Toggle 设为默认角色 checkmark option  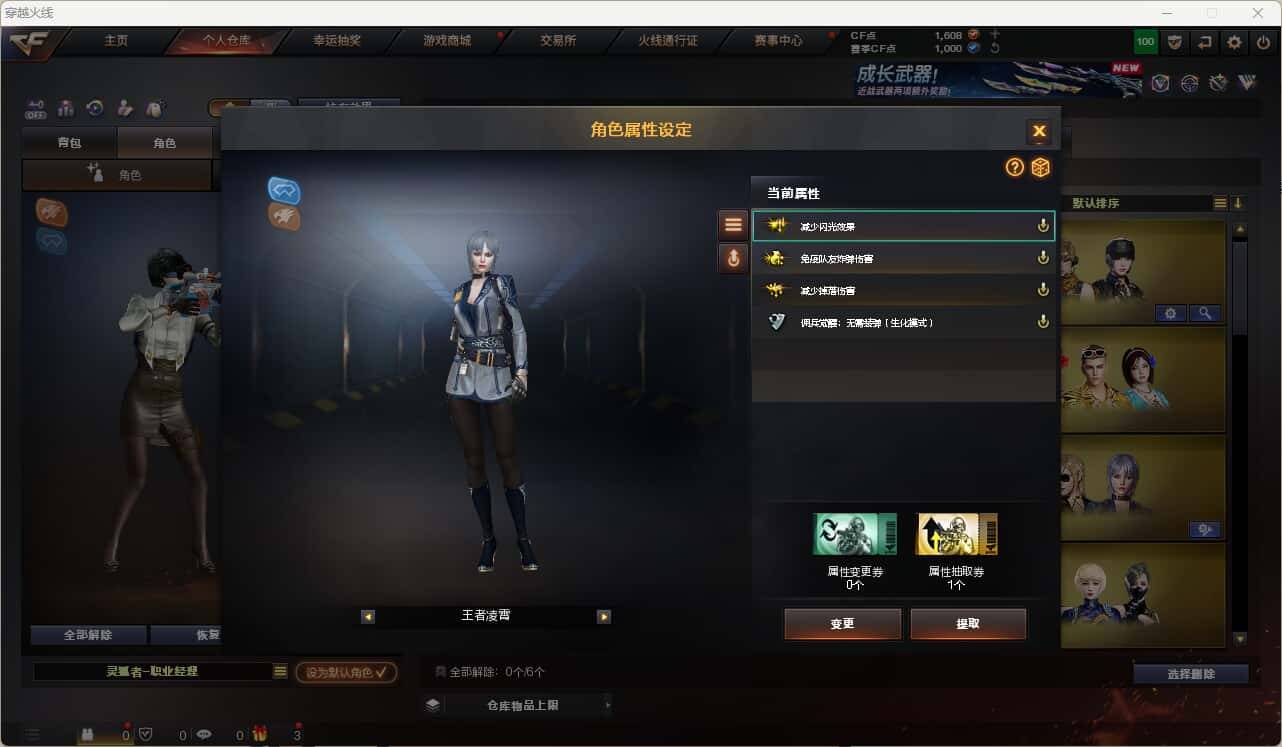pyautogui.click(x=345, y=672)
